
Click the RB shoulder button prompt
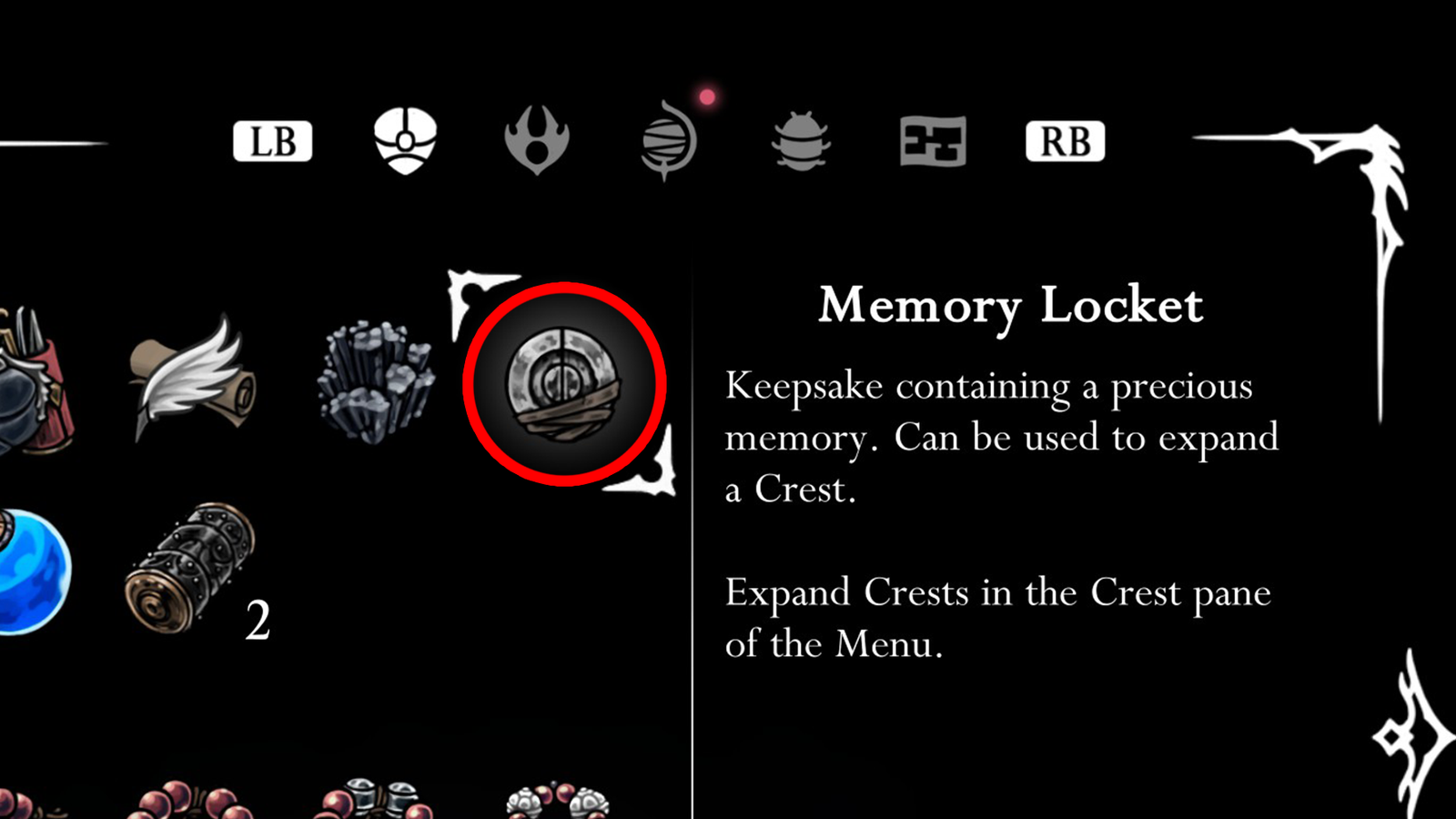tap(1065, 141)
